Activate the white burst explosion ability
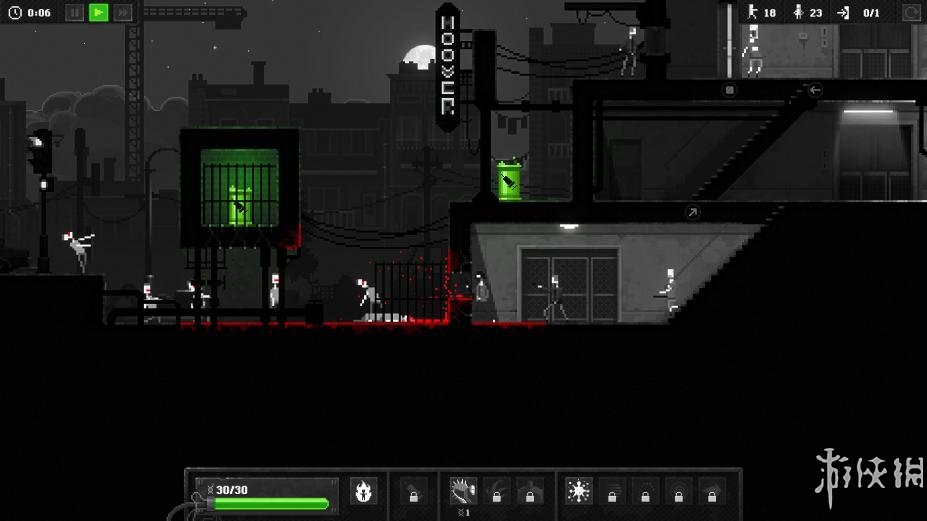Viewport: 927px width, 521px height. (578, 490)
